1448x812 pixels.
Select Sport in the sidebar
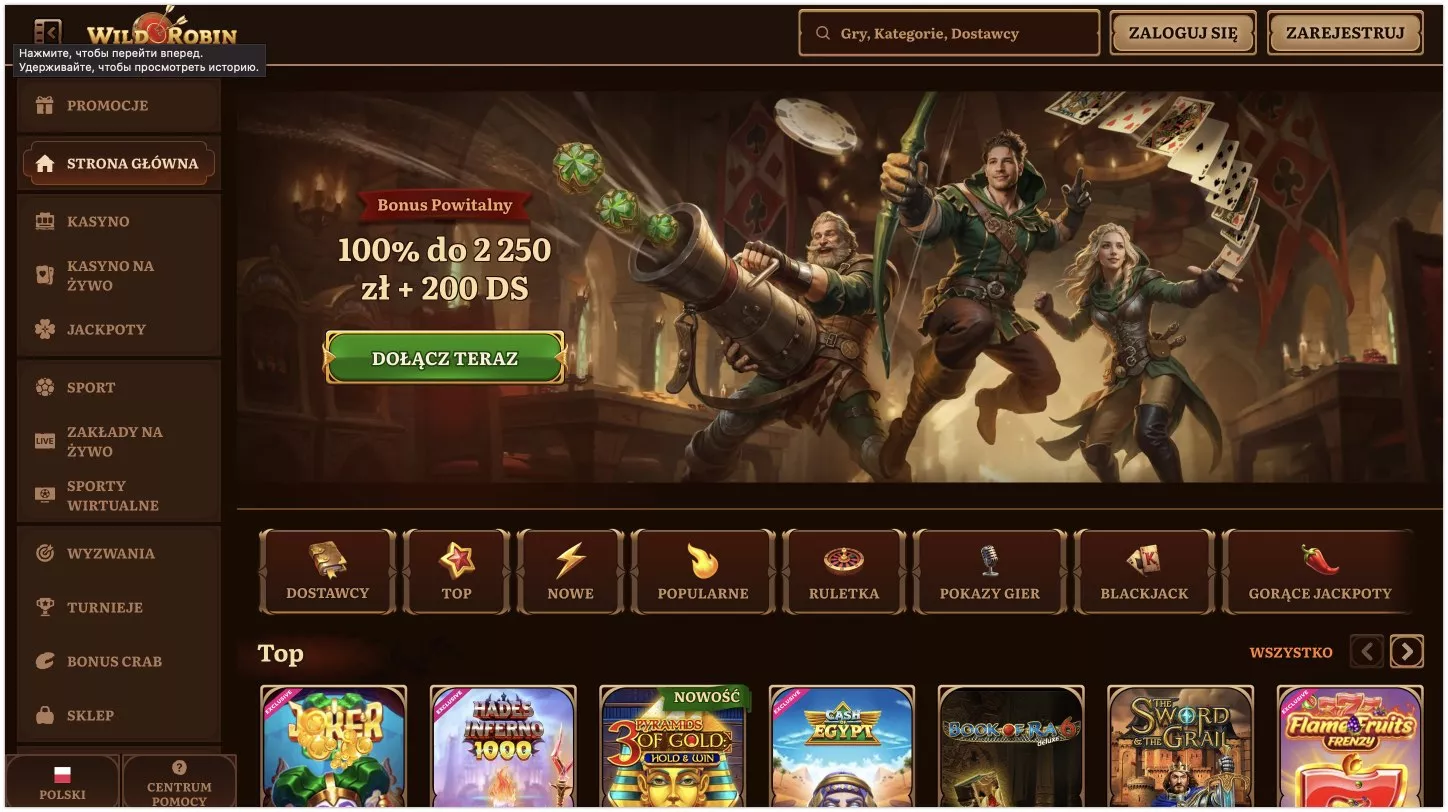coord(90,387)
